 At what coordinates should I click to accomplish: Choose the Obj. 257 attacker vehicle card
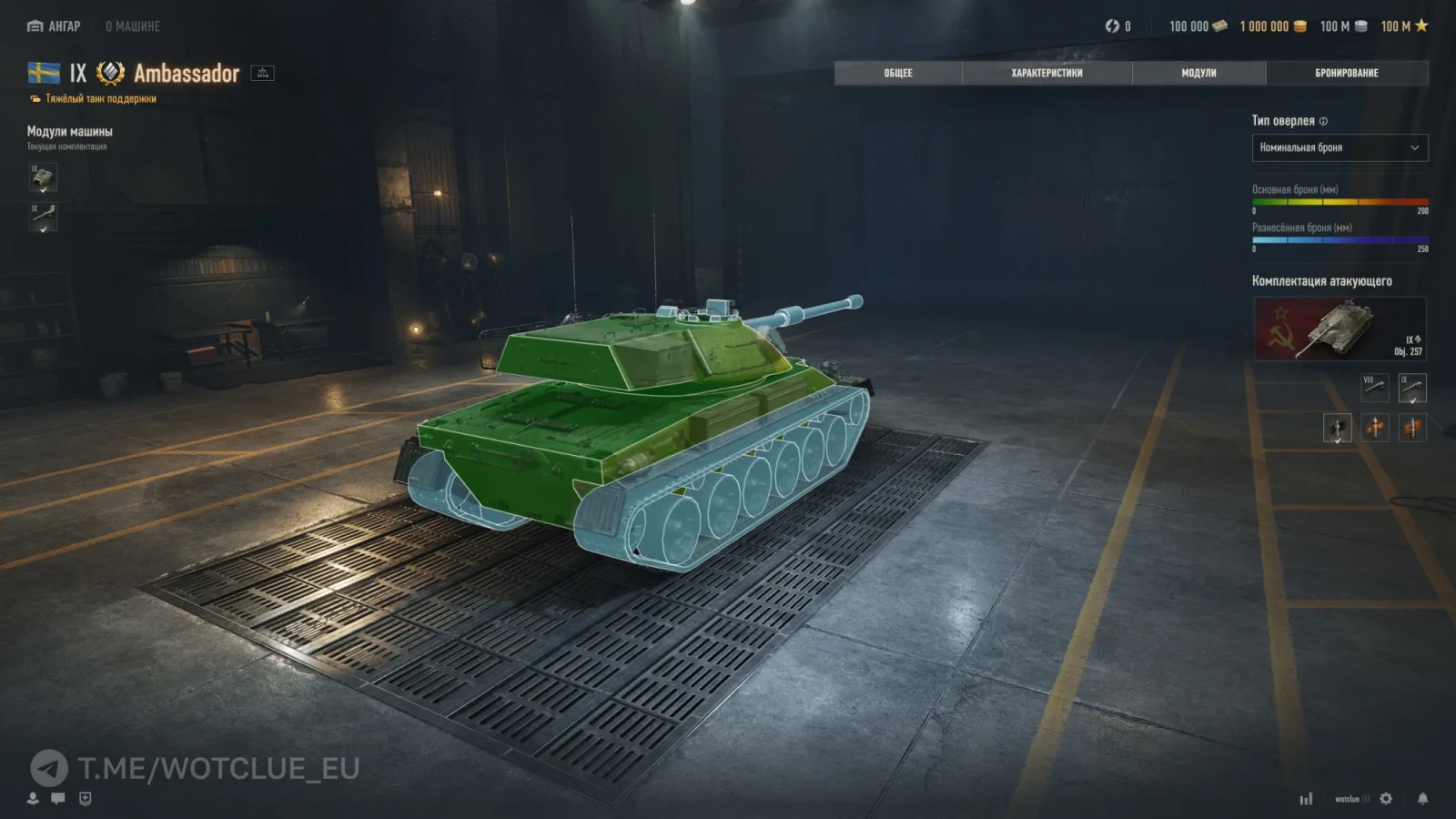[x=1340, y=329]
